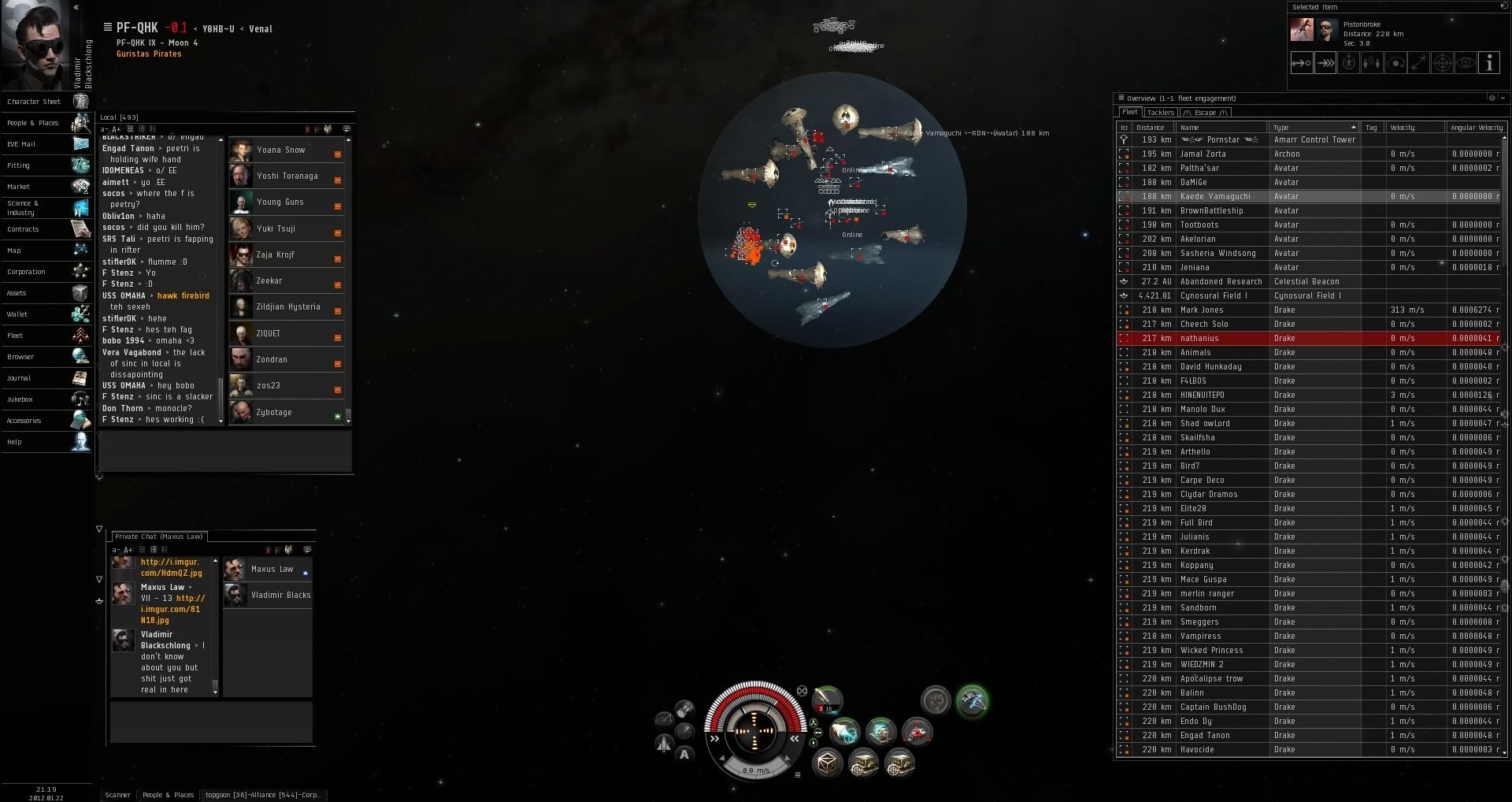Select the Escape overview tab
Screen dimensions: 1512x802
click(x=1205, y=113)
